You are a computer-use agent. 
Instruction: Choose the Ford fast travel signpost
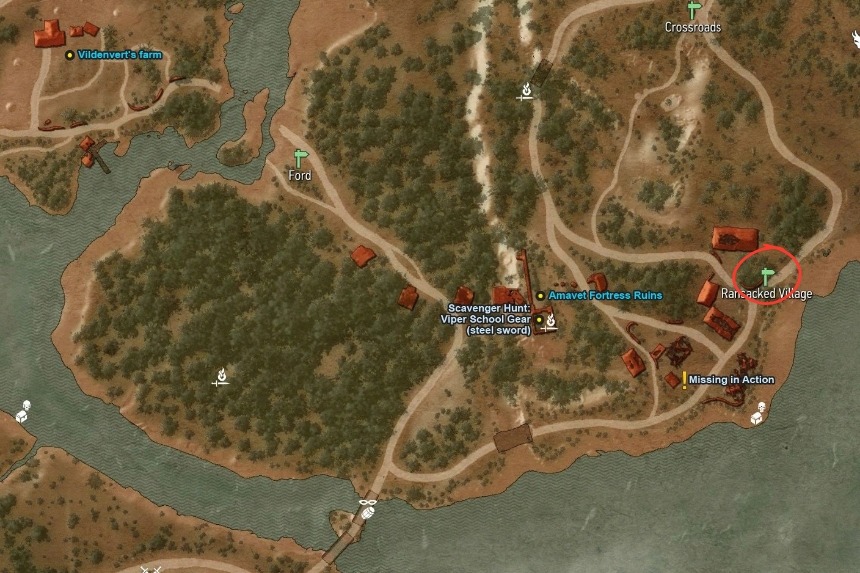coord(300,158)
